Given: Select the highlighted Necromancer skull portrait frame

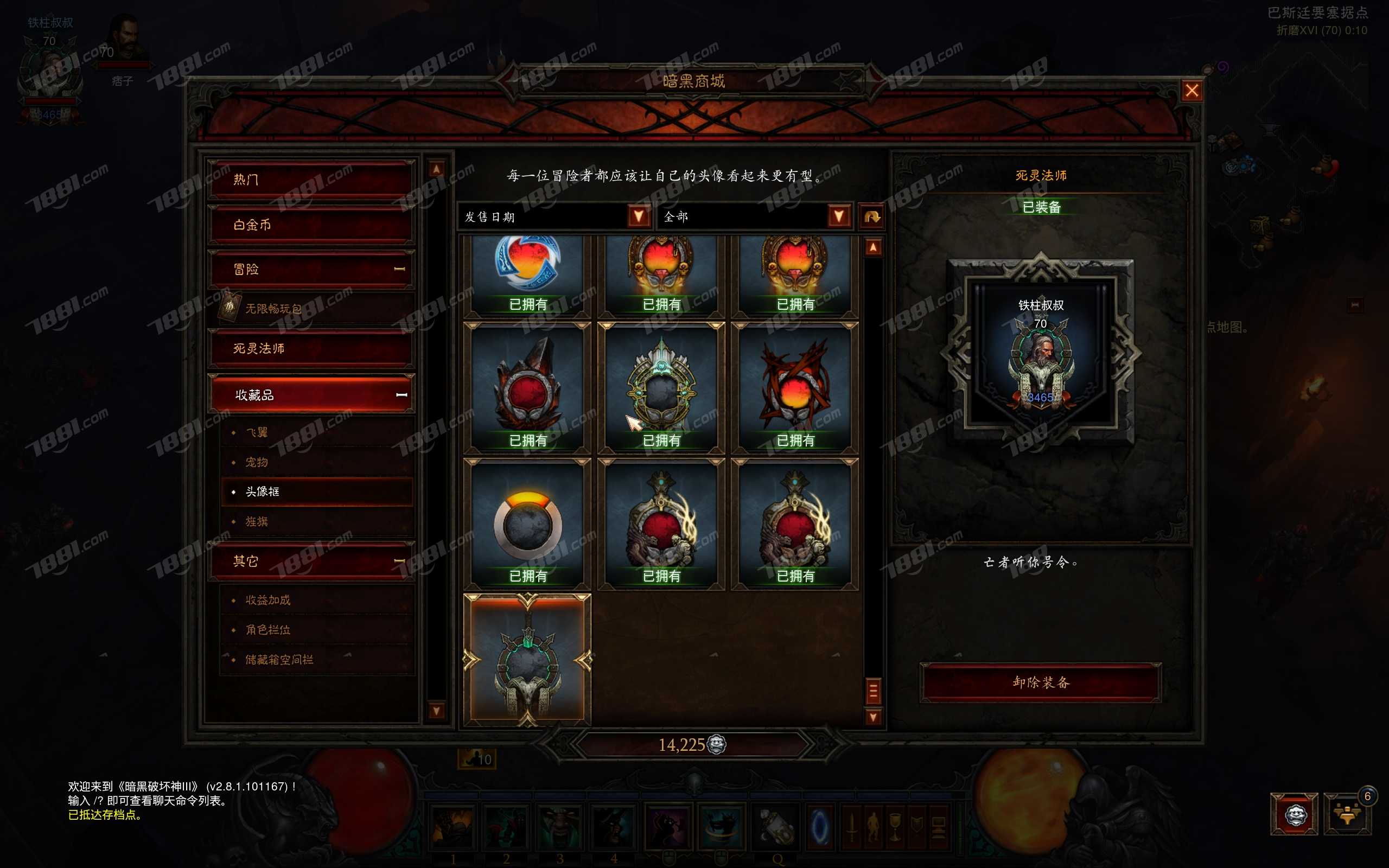Looking at the screenshot, I should (527, 660).
